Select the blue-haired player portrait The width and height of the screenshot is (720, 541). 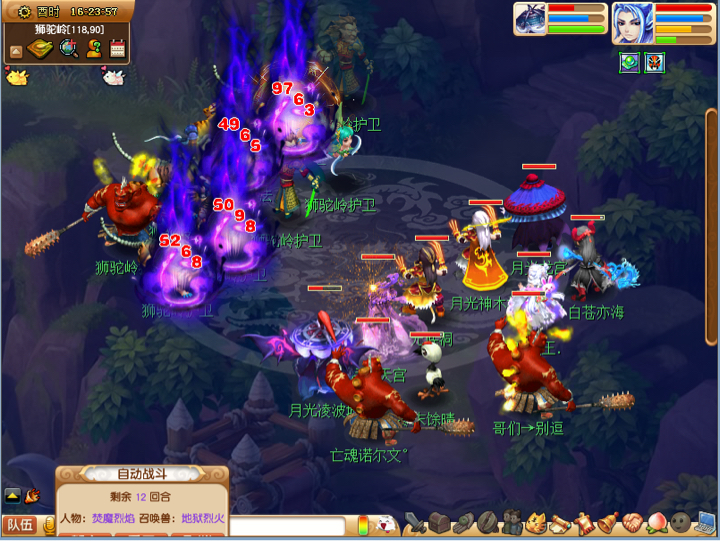[x=631, y=21]
